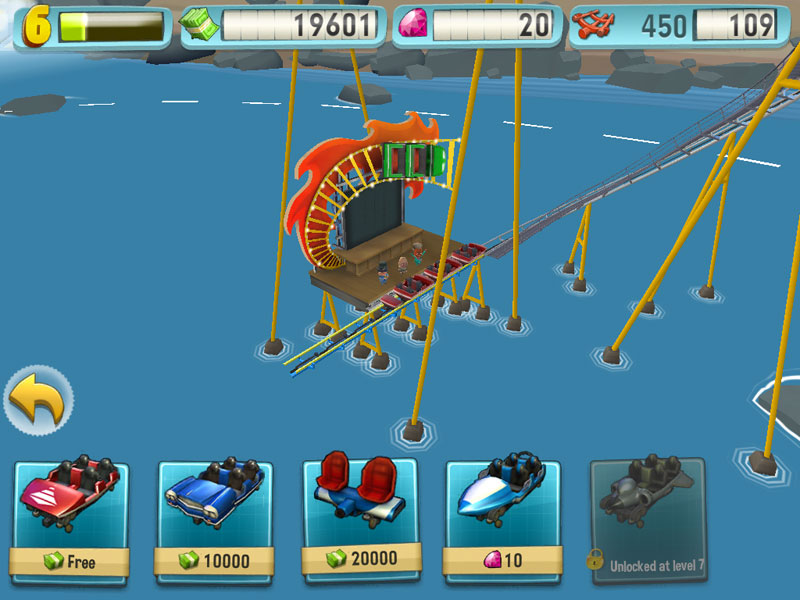Open the pink gem balance panel

click(477, 26)
